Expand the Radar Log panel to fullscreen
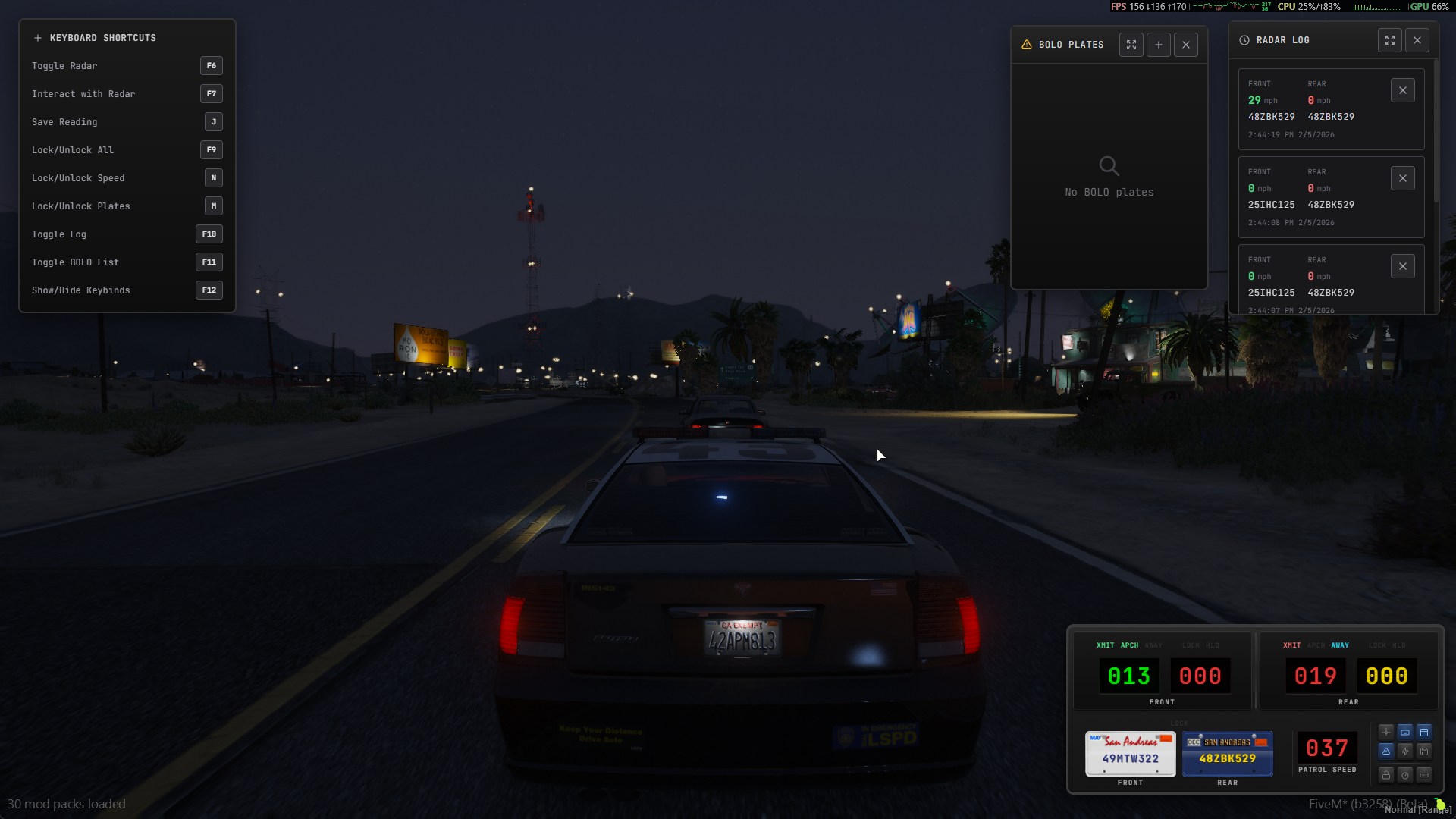The image size is (1456, 819). [x=1390, y=40]
